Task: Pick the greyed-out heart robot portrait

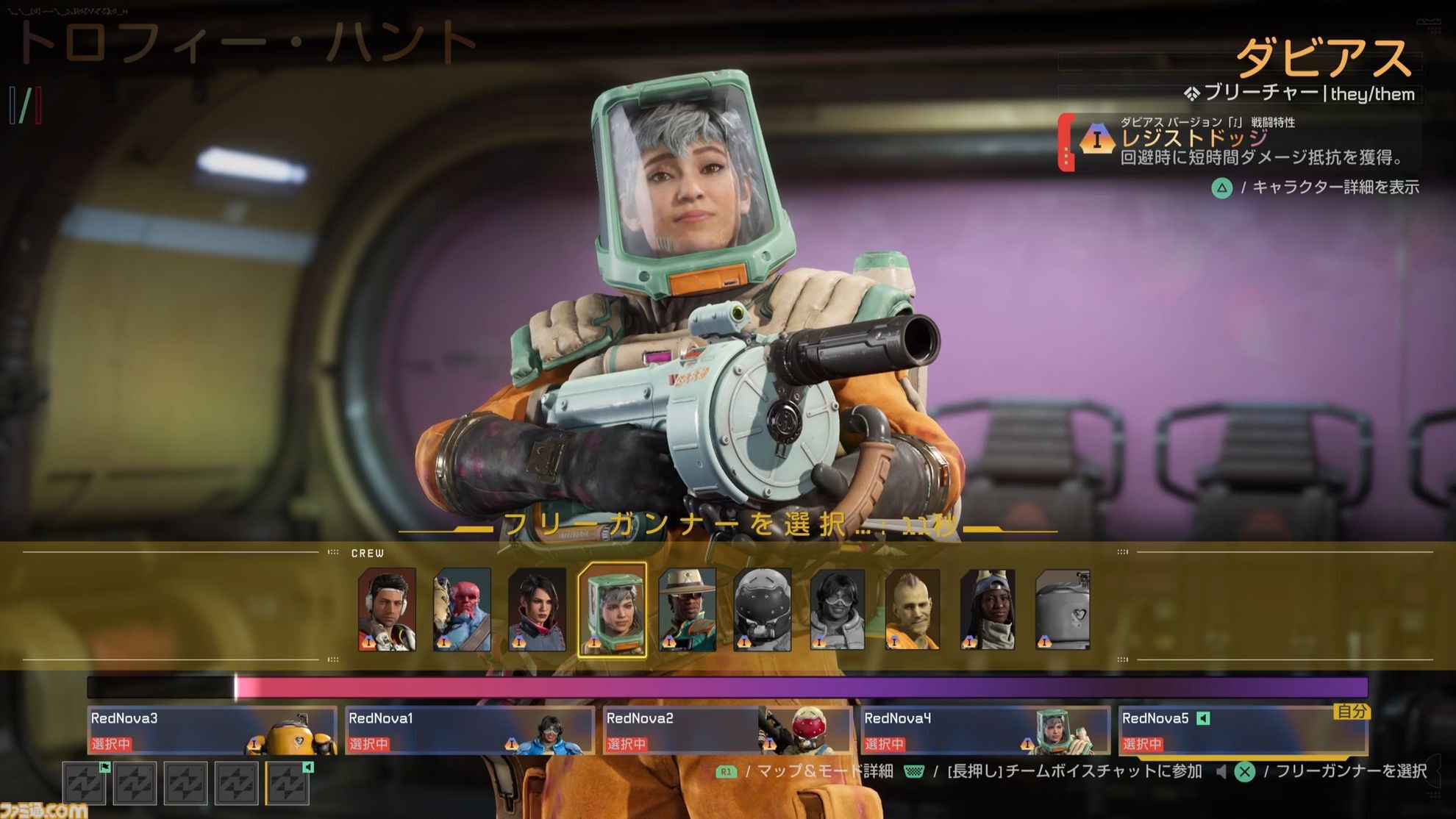Action: [1063, 609]
